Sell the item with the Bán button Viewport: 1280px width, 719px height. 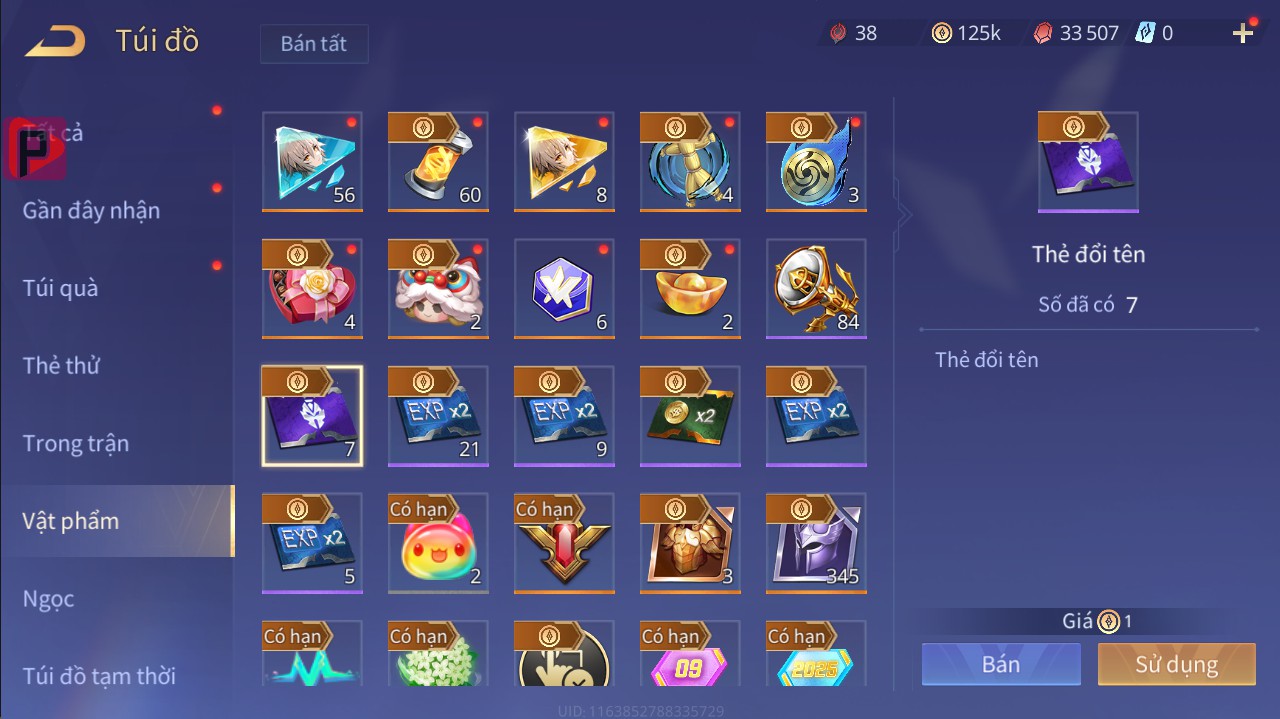coord(1001,665)
